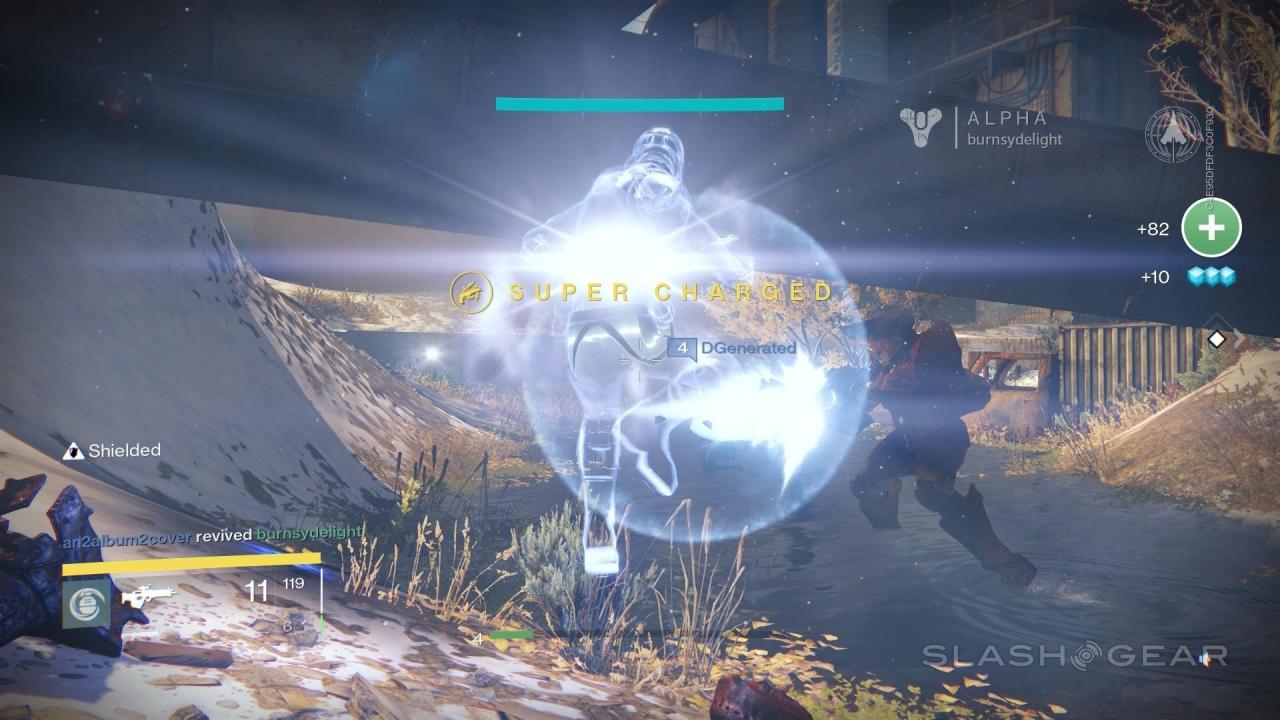Click the blue crystals reward icon
The height and width of the screenshot is (720, 1280).
coord(1211,277)
